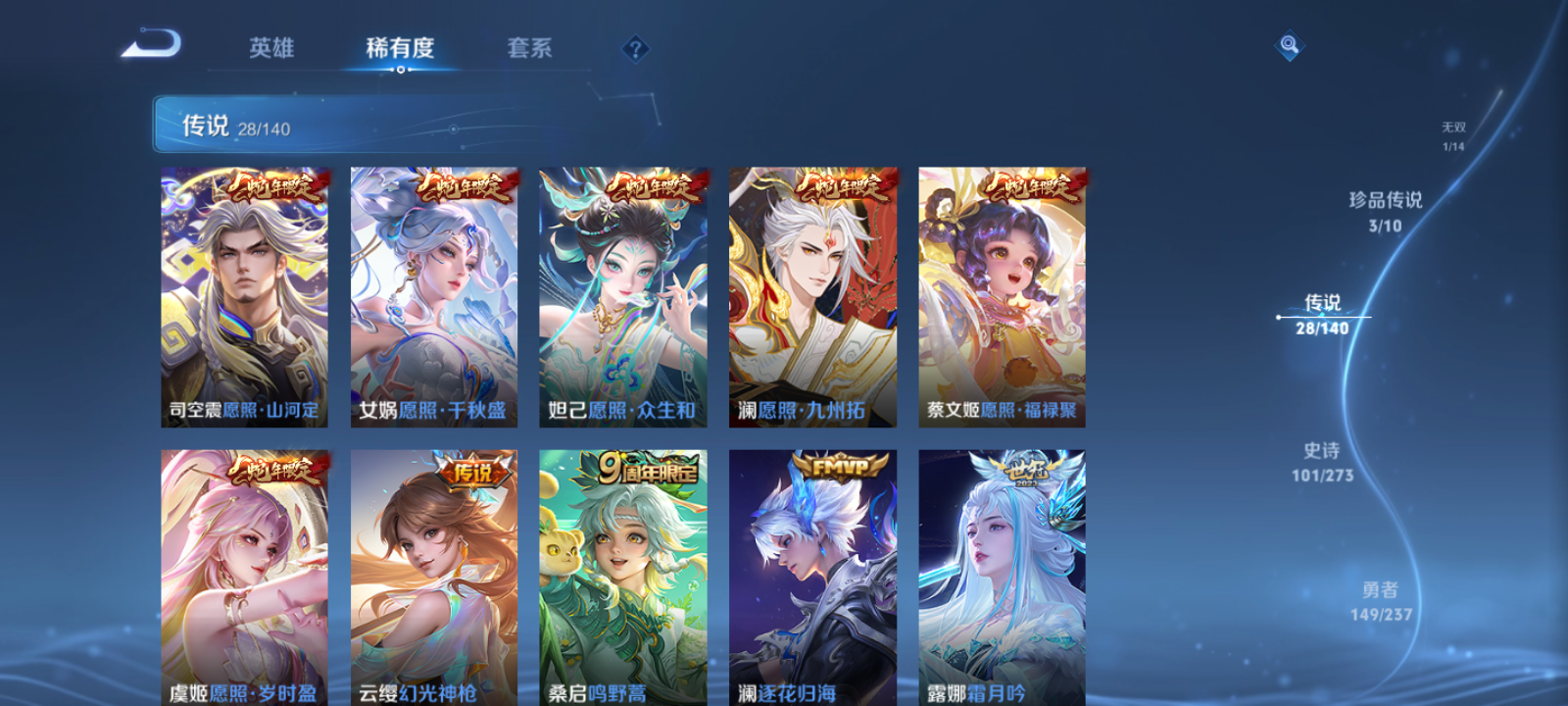
Task: Switch to the 套系 tab
Action: click(x=529, y=48)
